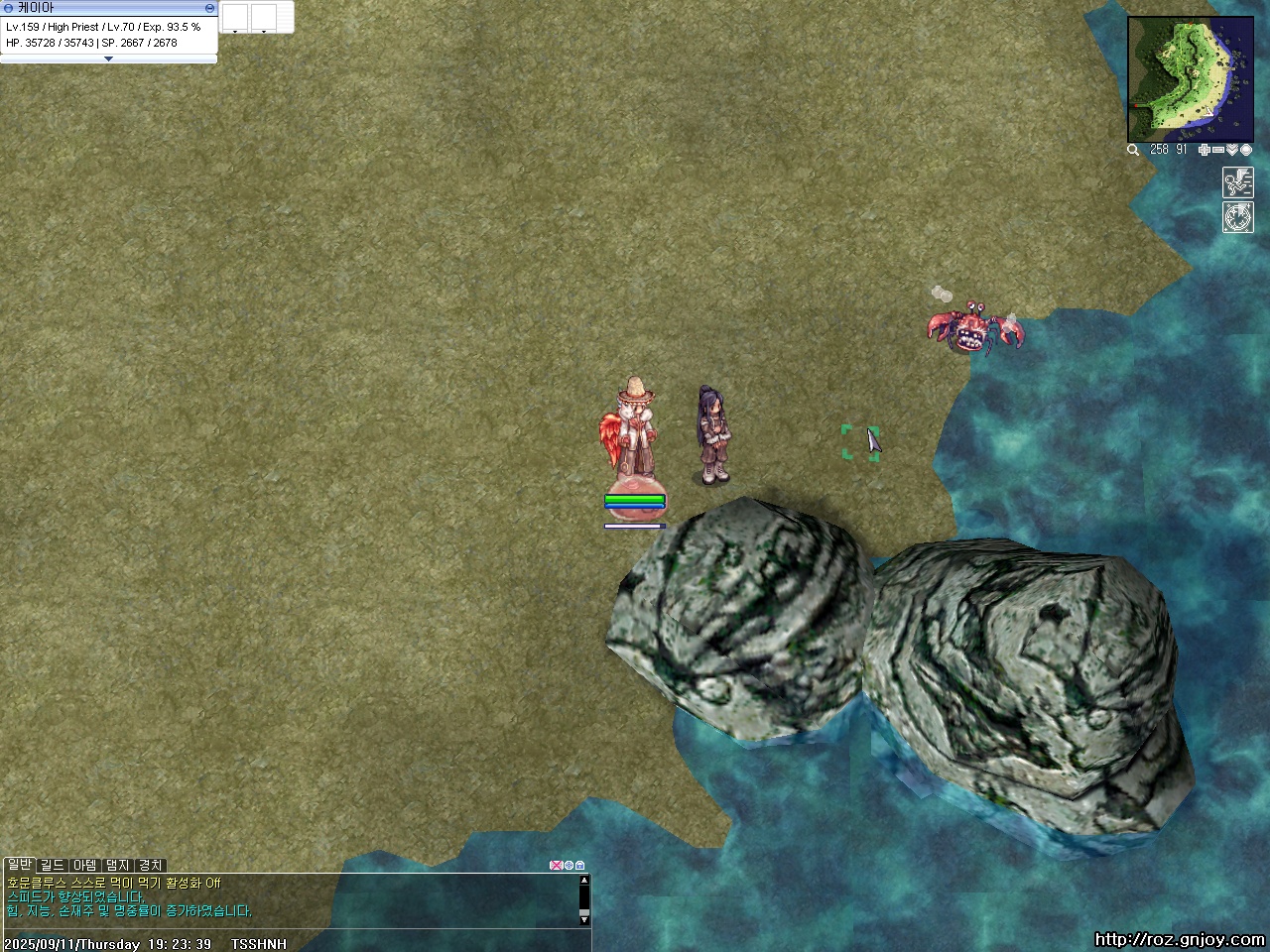1270x952 pixels.
Task: Click the pink crossed chat option icon
Action: (556, 866)
